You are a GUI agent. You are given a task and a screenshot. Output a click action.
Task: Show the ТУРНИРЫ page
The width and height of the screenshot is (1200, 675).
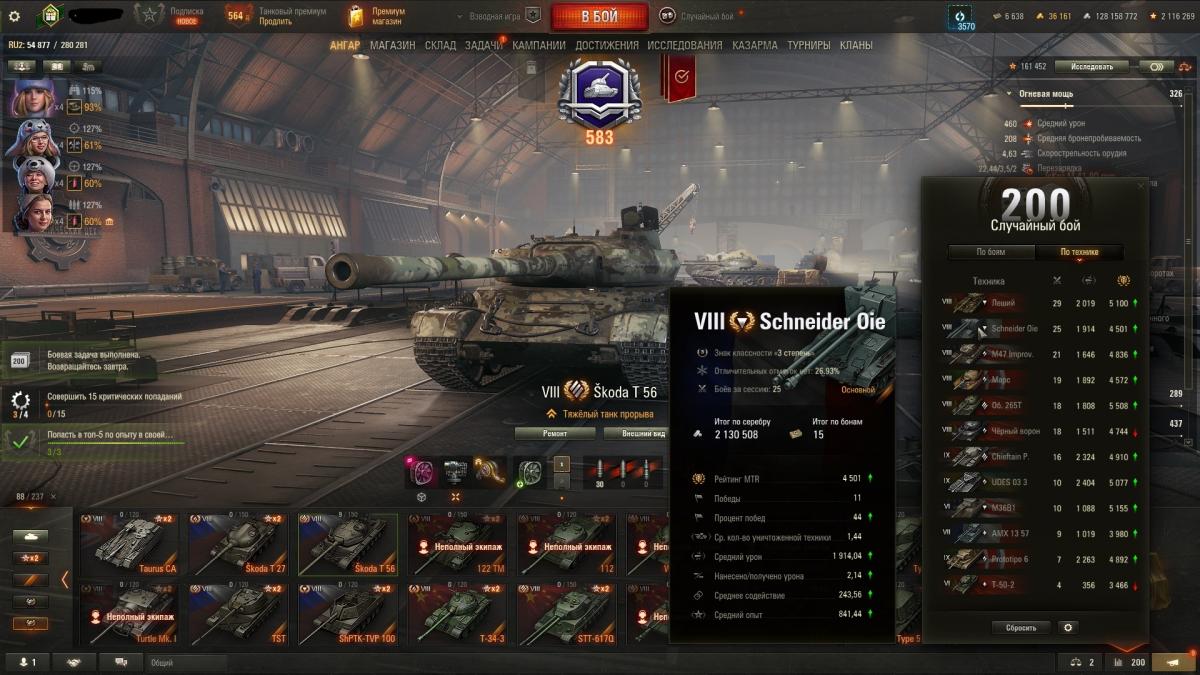click(x=808, y=45)
